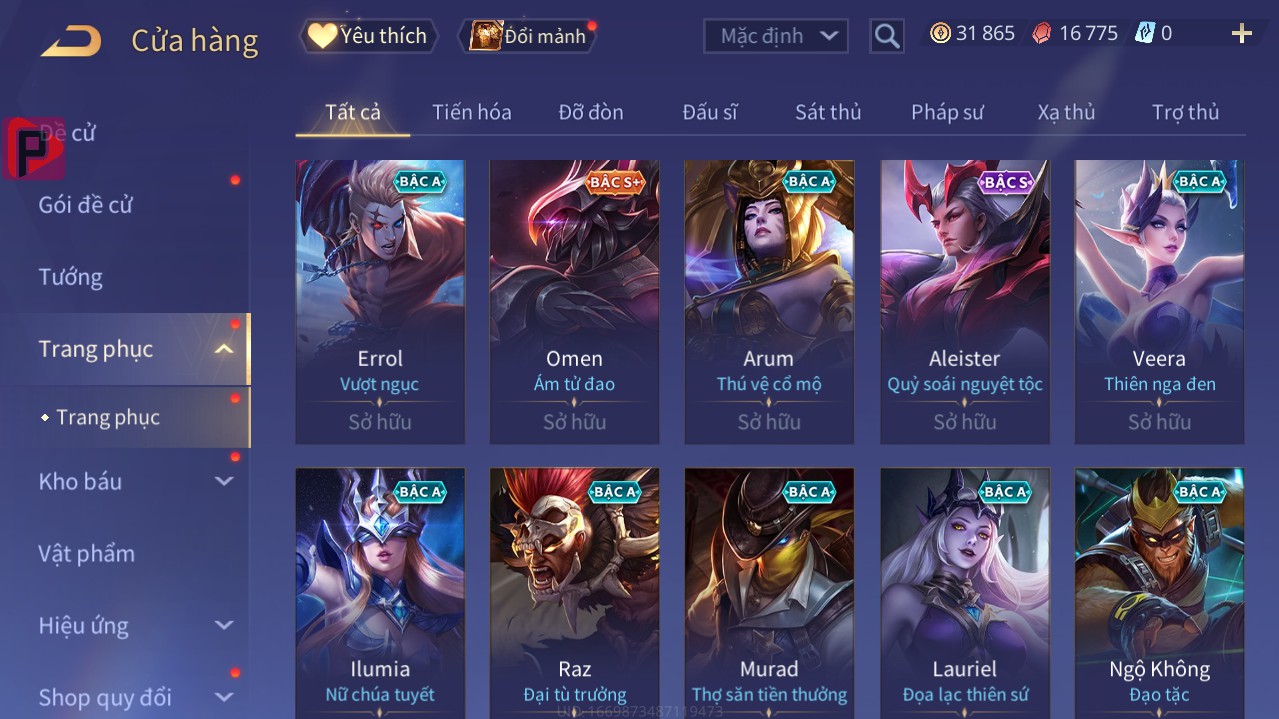Open the Tướng shop section

coord(70,277)
